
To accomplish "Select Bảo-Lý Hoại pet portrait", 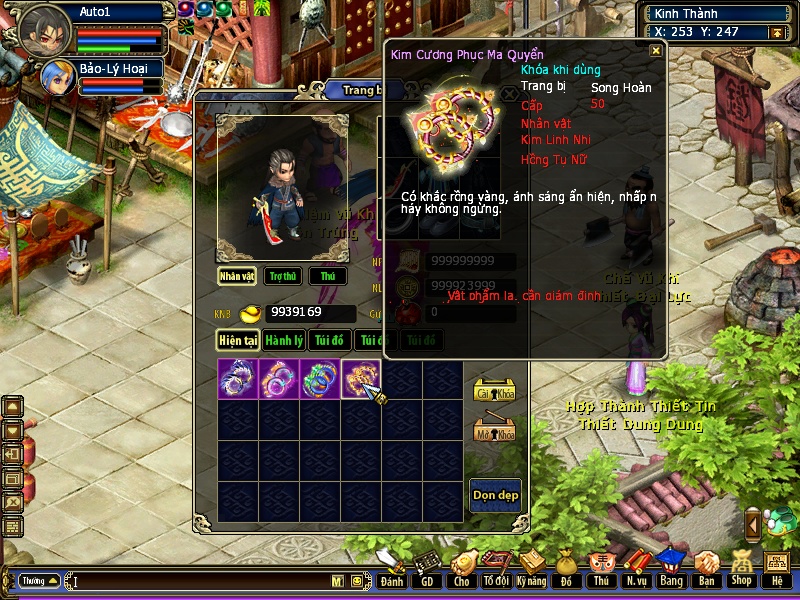I will pyautogui.click(x=57, y=77).
